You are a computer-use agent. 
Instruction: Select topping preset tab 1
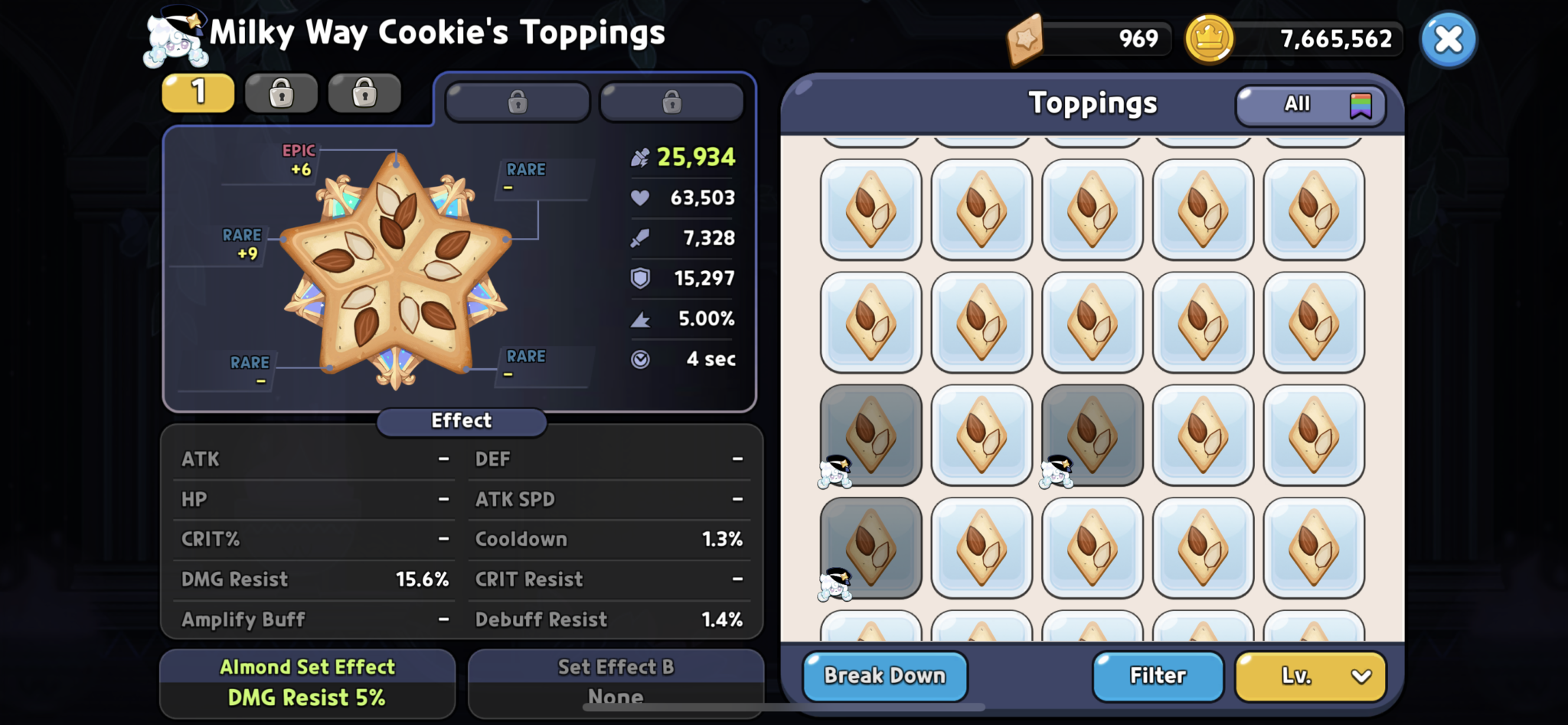[x=198, y=93]
